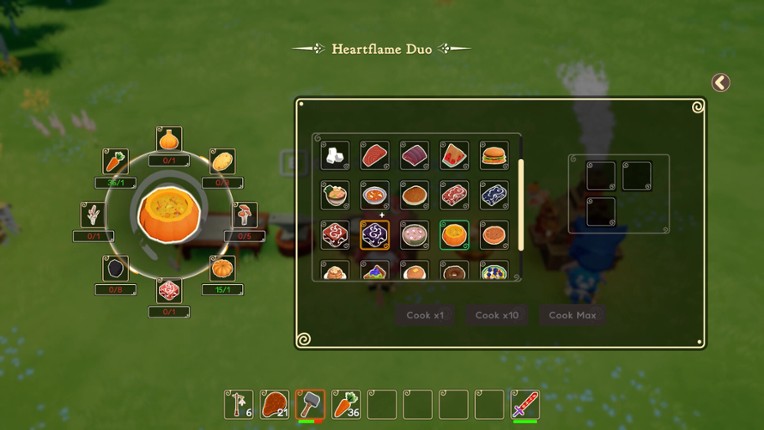
Task: Select the carrot stack in hotbar
Action: pos(346,404)
